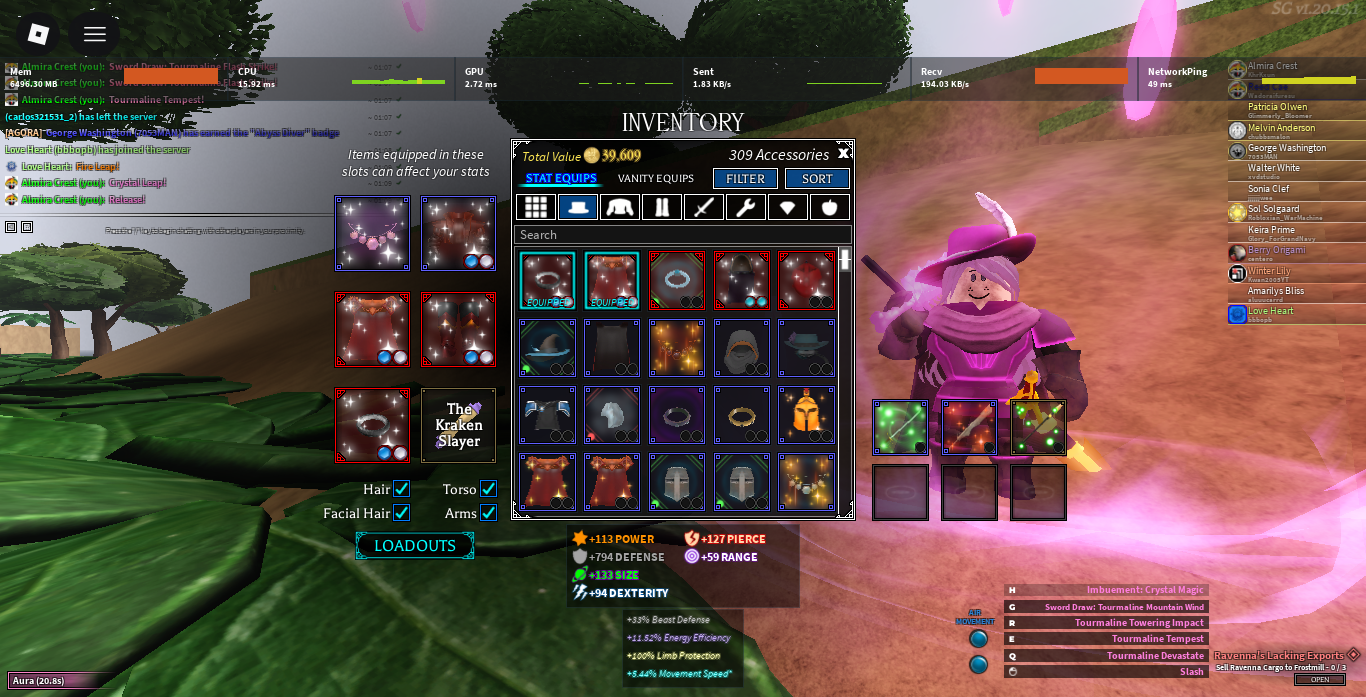
Task: Click the inventory Search box
Action: pos(682,235)
